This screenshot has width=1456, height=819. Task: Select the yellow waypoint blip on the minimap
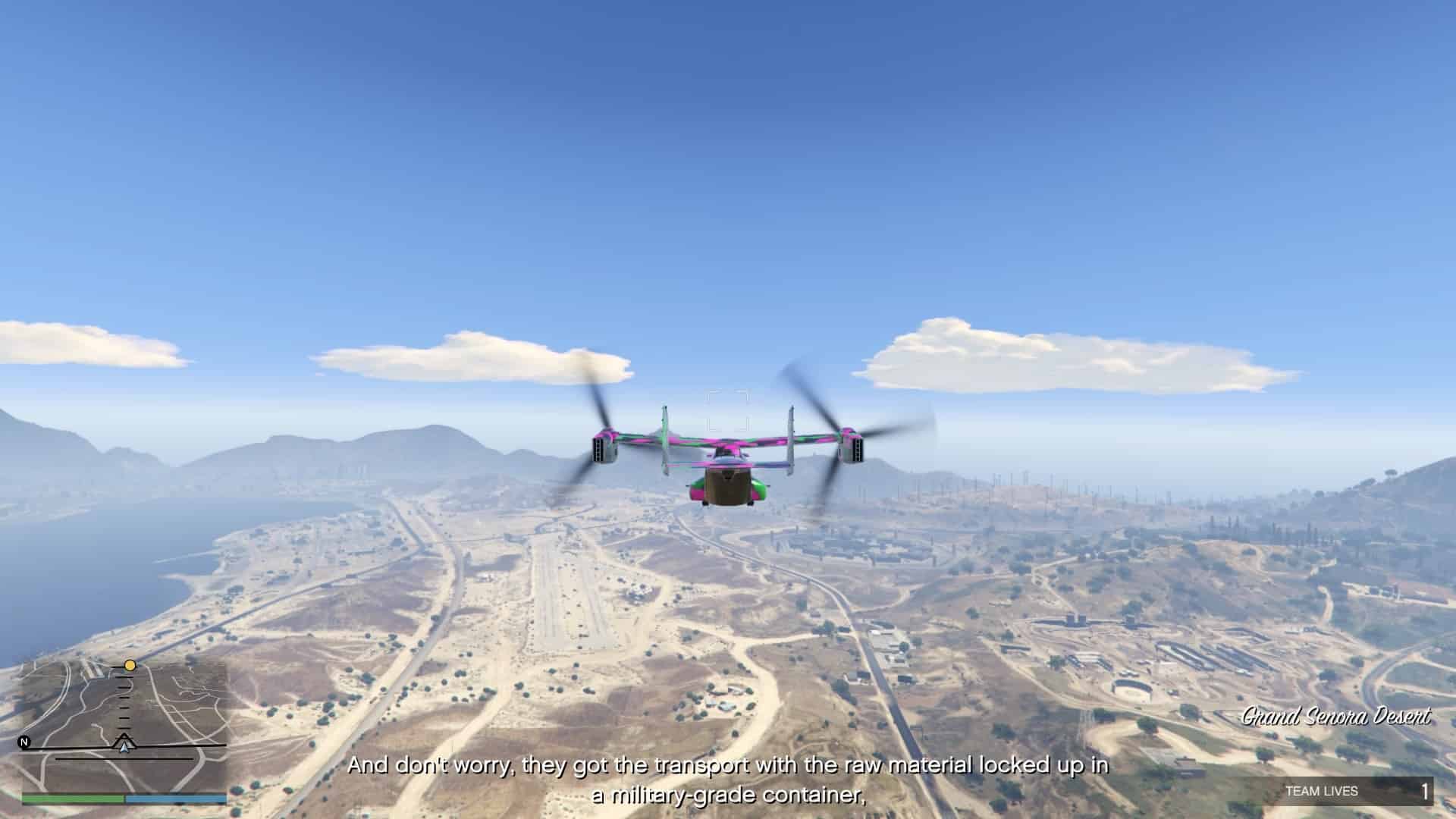click(130, 664)
